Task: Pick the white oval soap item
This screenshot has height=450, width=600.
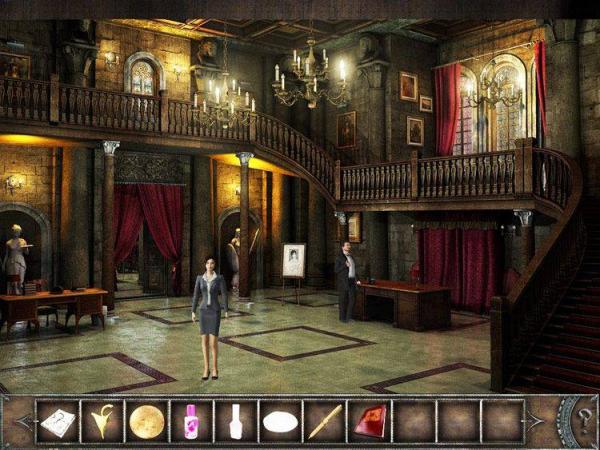Action: (x=280, y=421)
